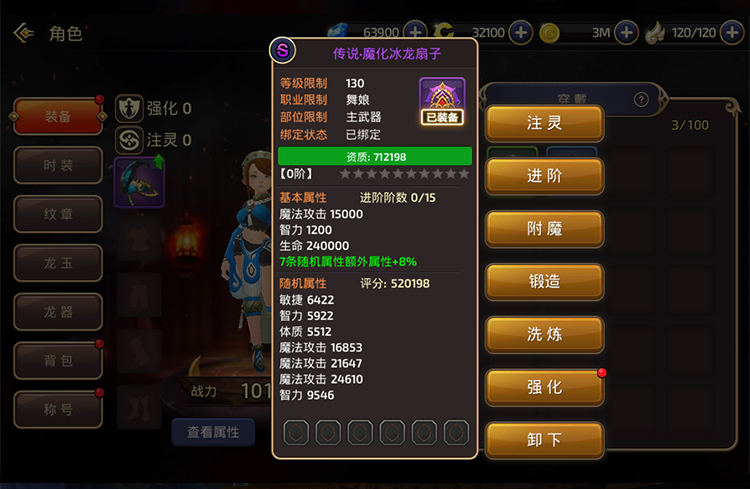
Task: Add blue diamonds with the plus button
Action: click(x=415, y=32)
